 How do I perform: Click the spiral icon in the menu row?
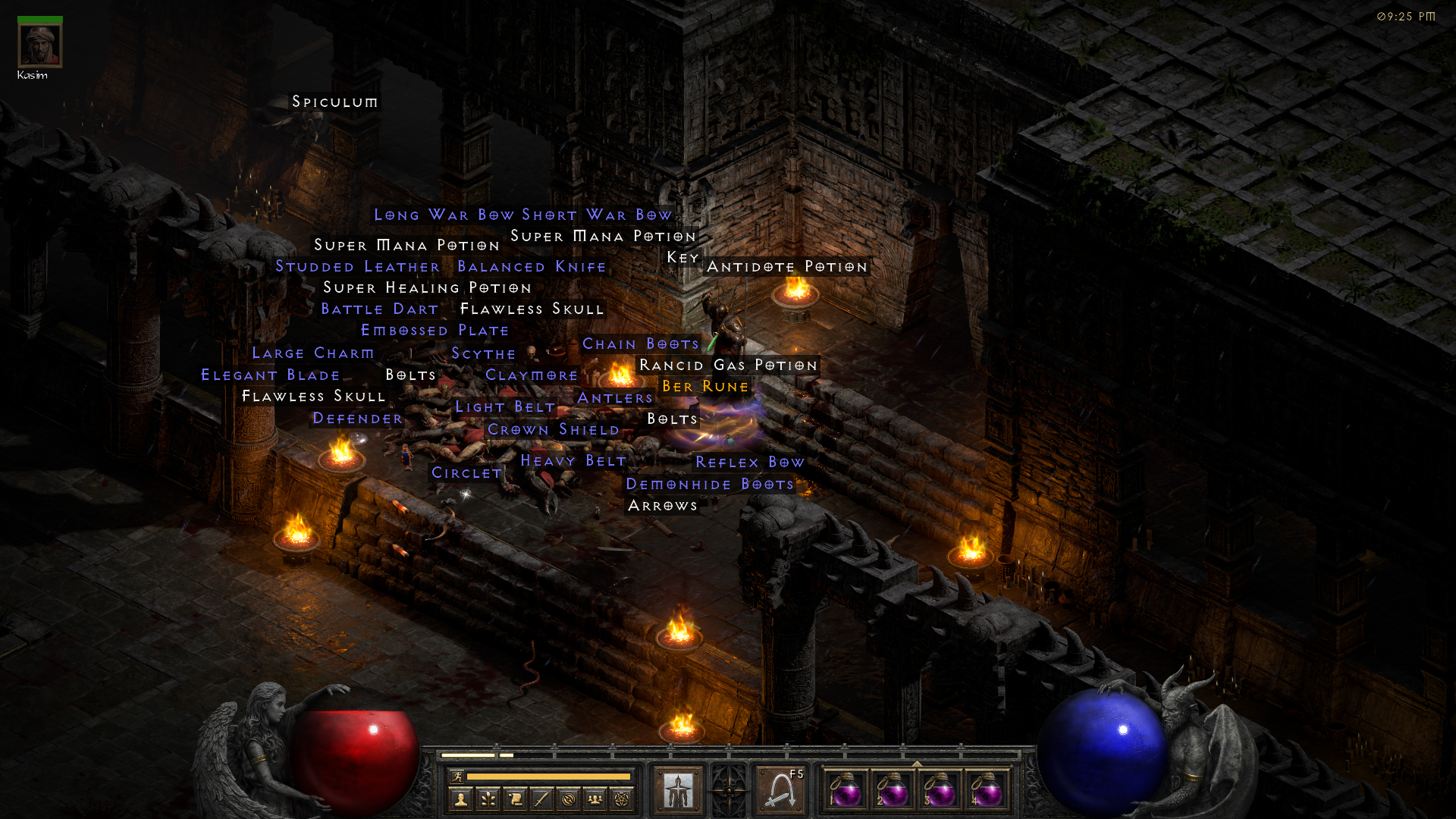pos(569,798)
